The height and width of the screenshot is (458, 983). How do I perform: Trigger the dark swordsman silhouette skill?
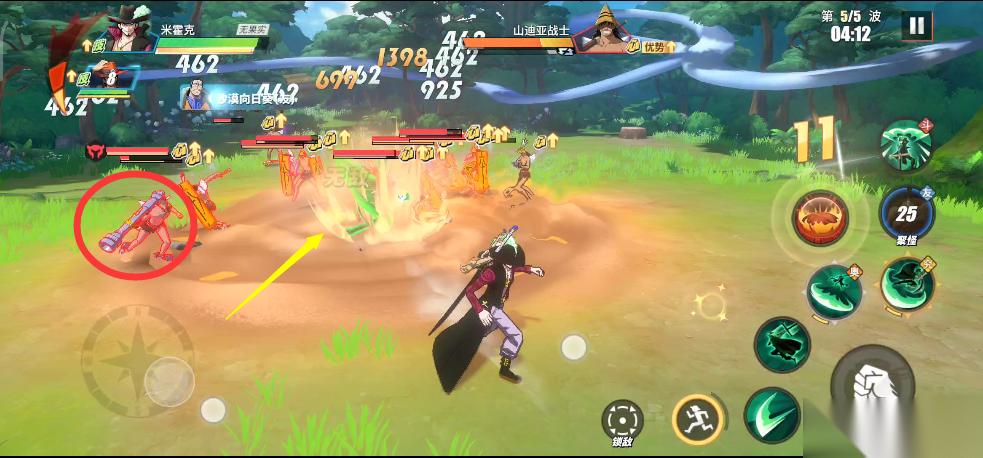click(x=782, y=343)
